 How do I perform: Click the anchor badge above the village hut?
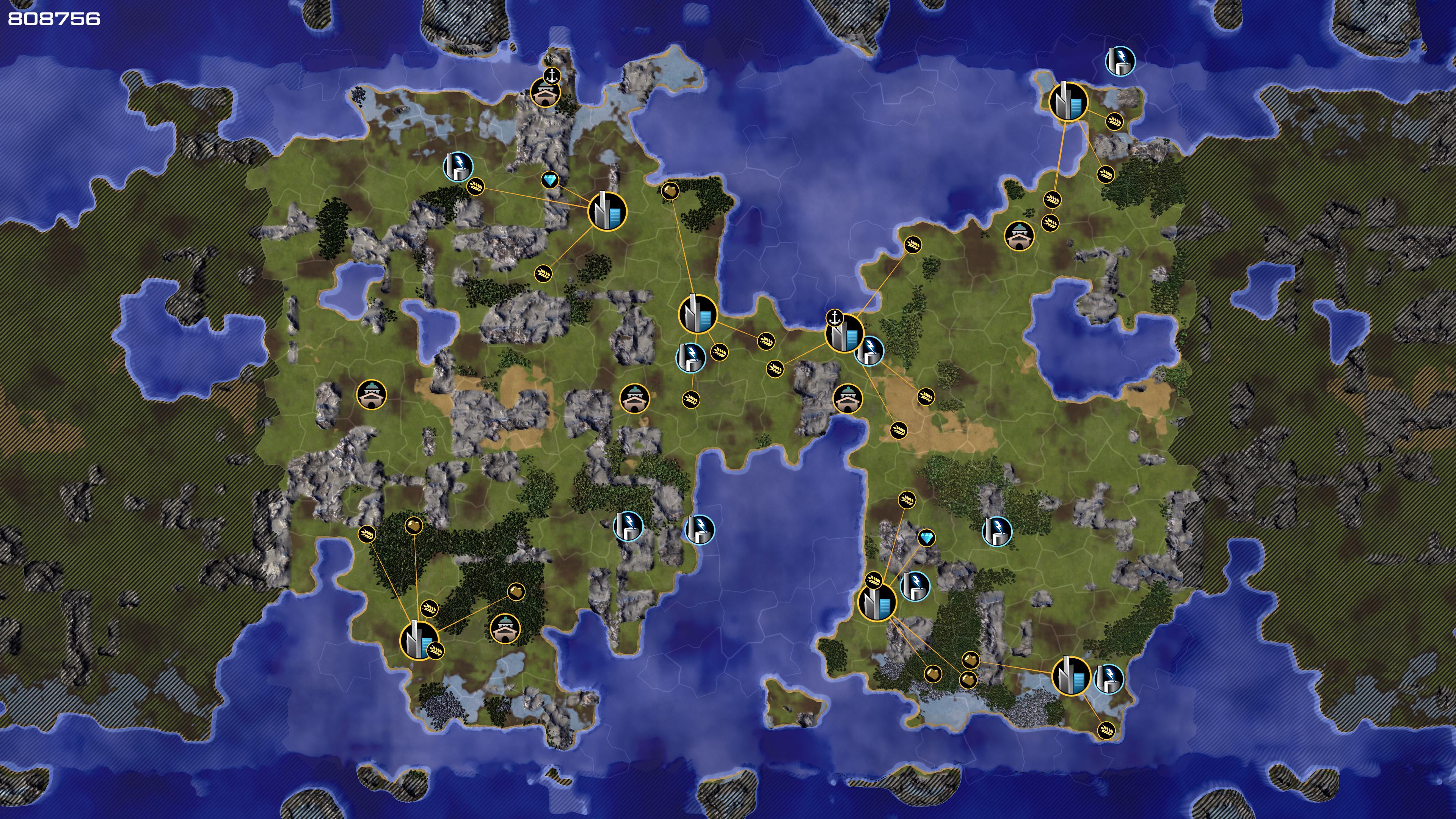pos(552,75)
